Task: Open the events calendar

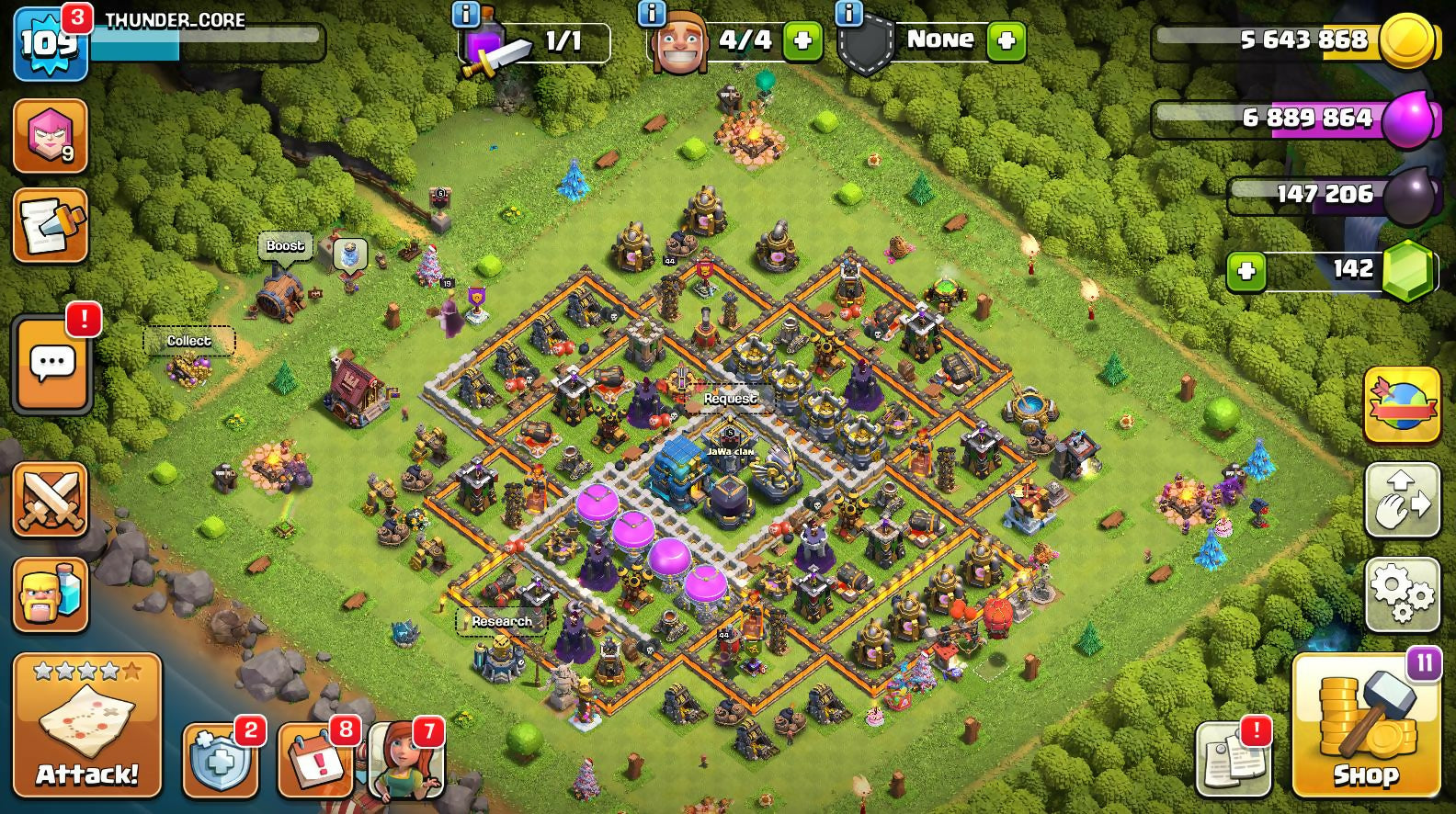Action: coord(314,761)
